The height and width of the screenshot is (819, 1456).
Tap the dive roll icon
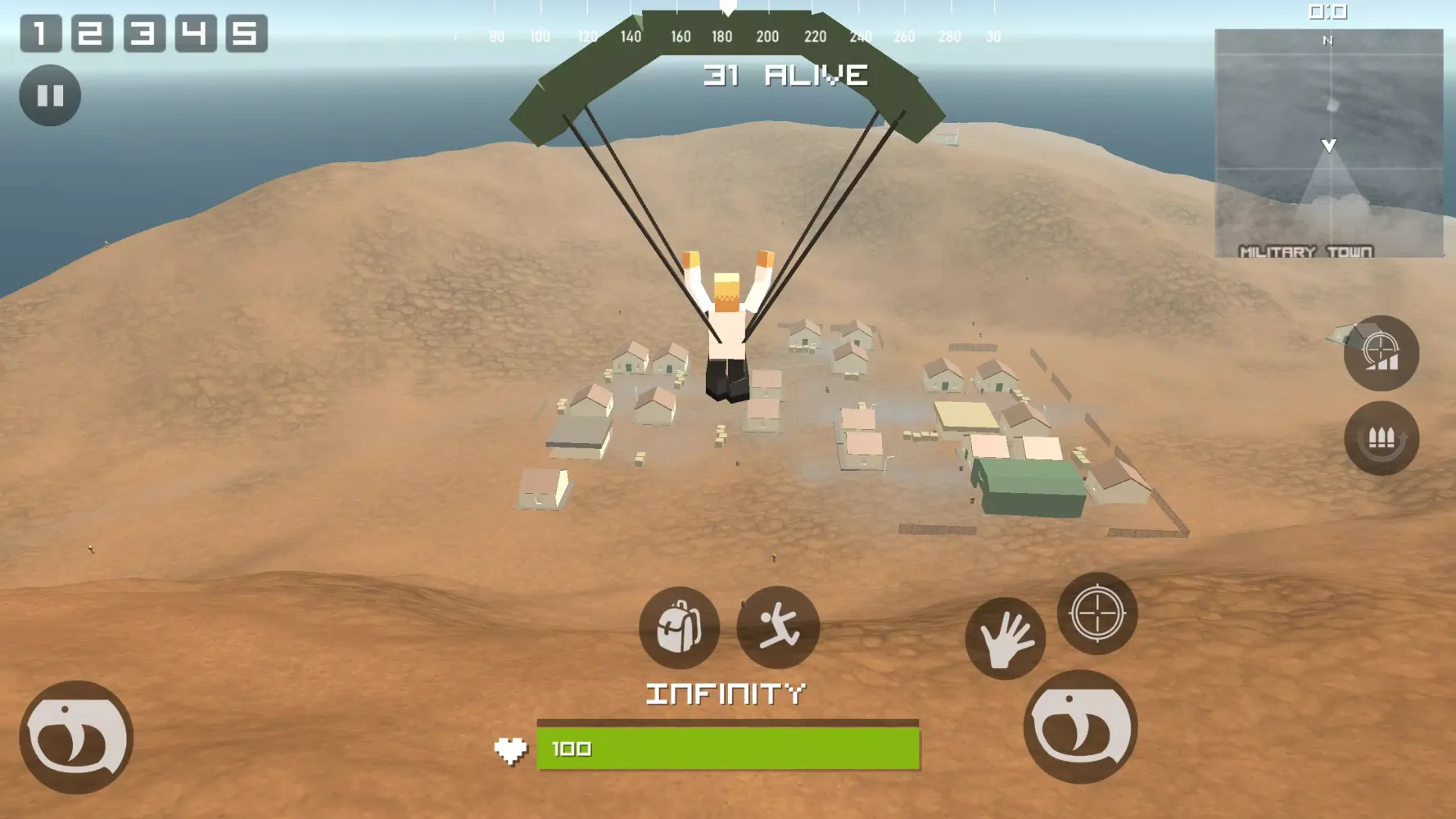(779, 627)
